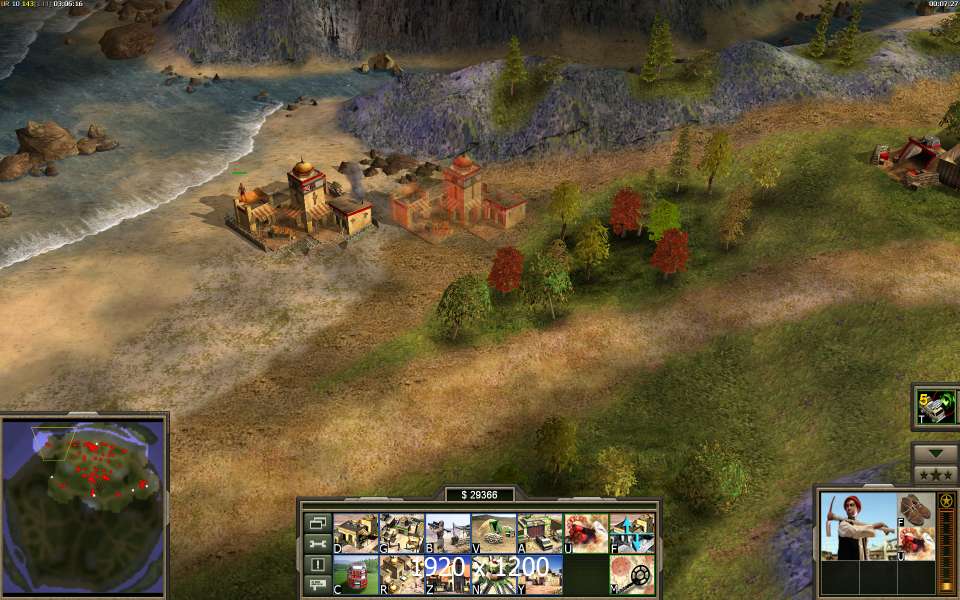The image size is (960, 600).
Task: Open the three-star General's powers button
Action: coord(935,474)
